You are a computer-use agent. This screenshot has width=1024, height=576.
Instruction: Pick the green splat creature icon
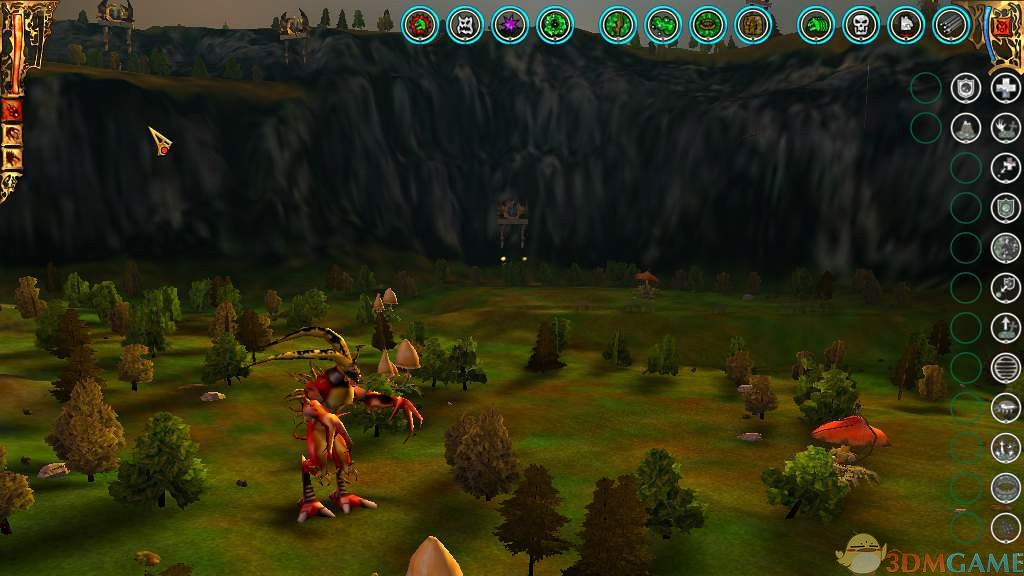663,25
